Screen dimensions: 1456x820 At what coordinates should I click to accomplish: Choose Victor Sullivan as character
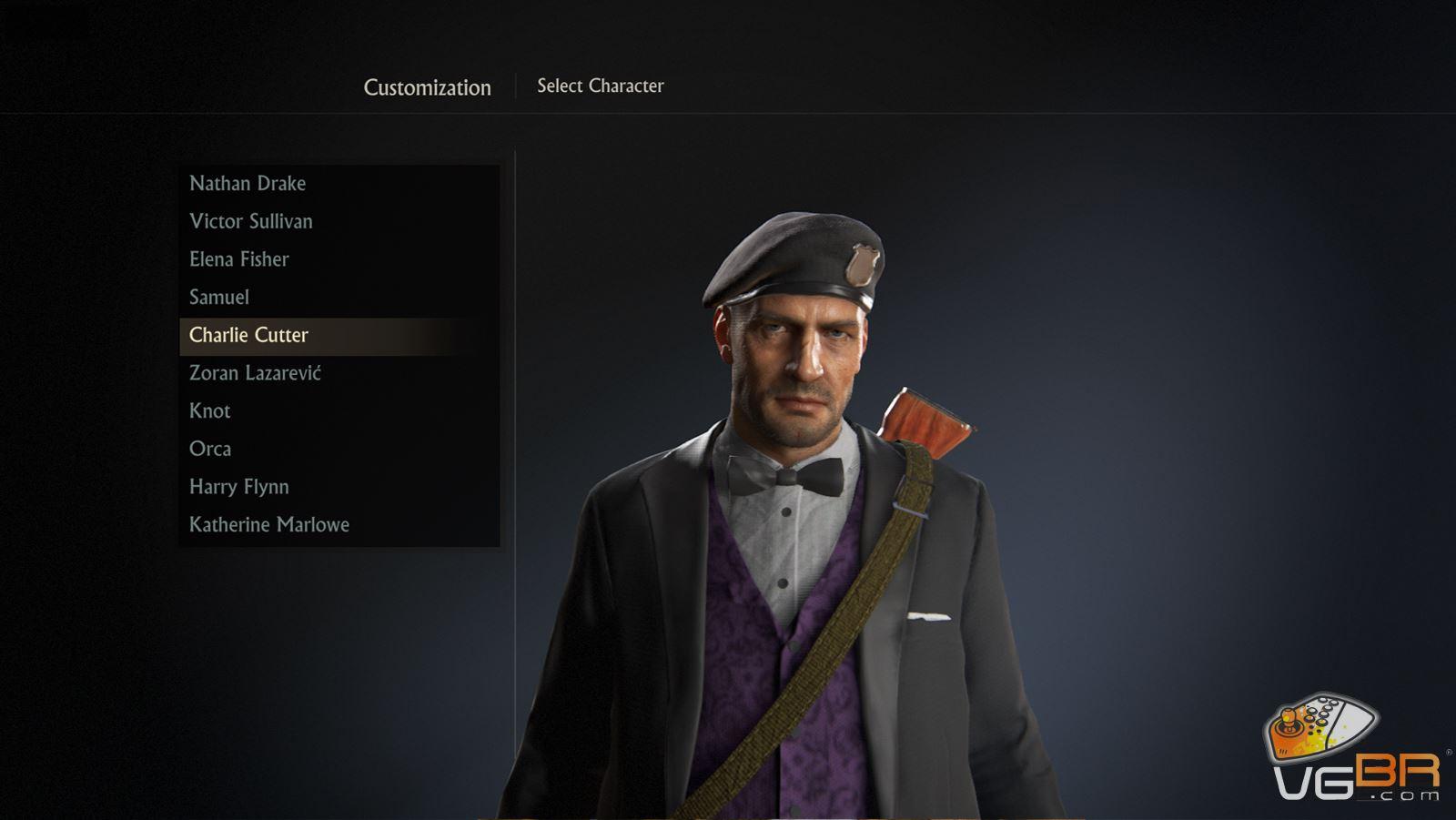(251, 222)
